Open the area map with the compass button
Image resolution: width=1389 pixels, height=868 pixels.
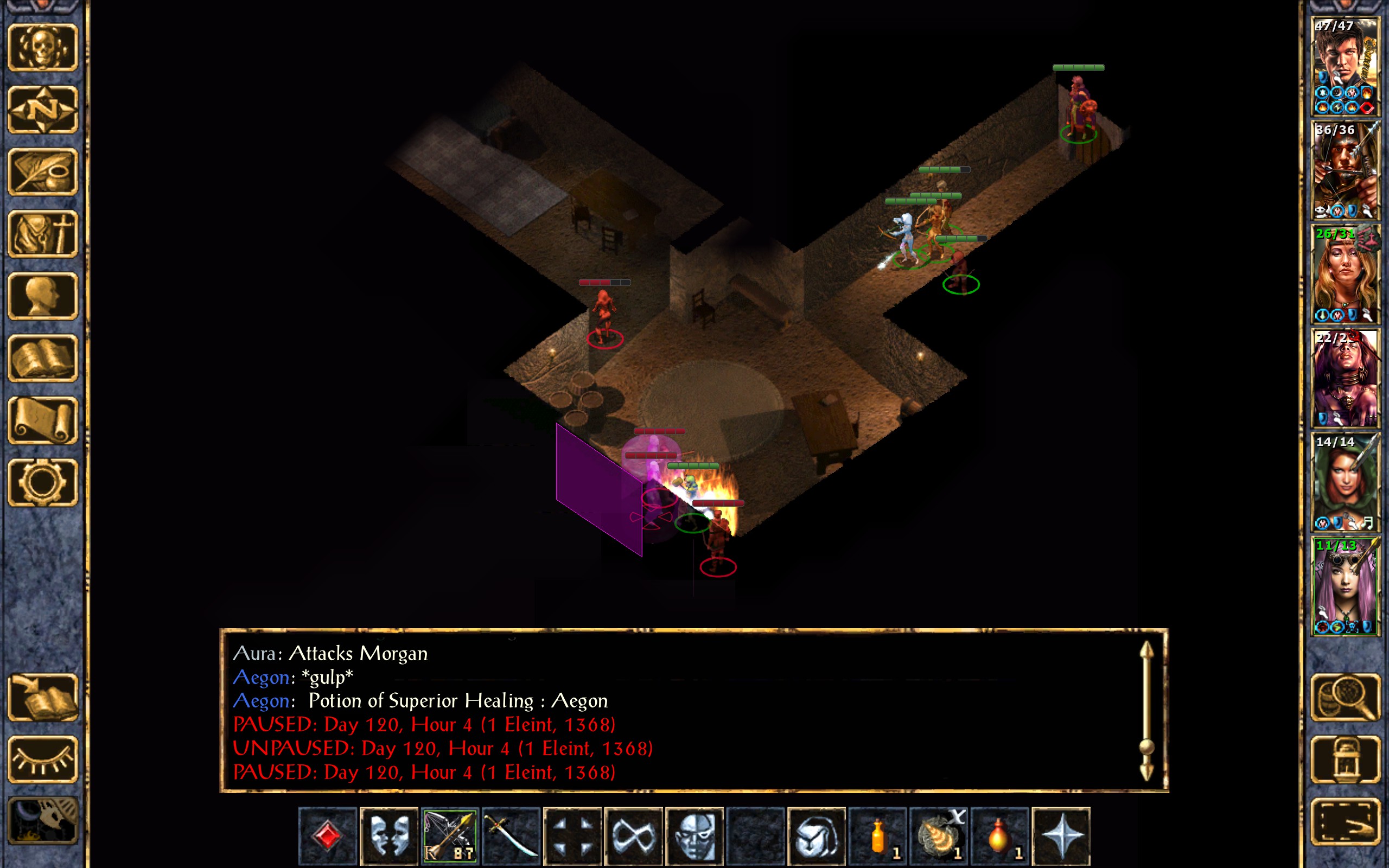42,110
